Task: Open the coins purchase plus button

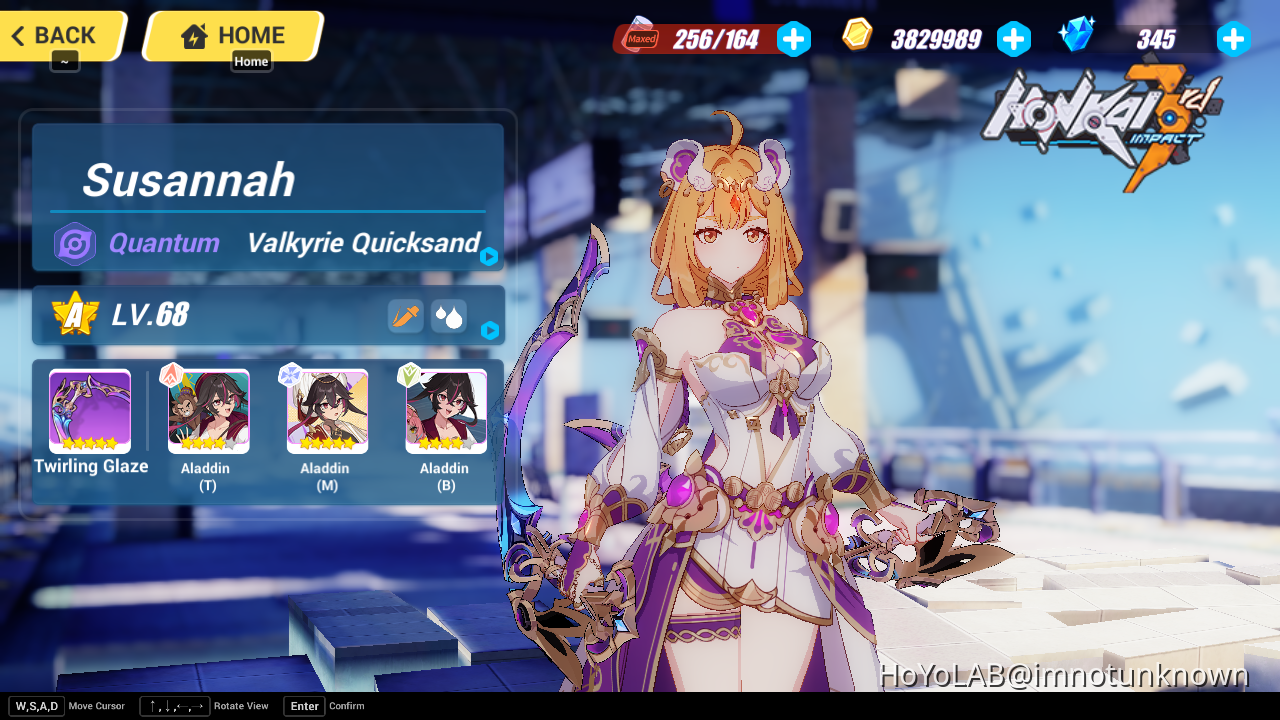Action: pyautogui.click(x=1014, y=39)
